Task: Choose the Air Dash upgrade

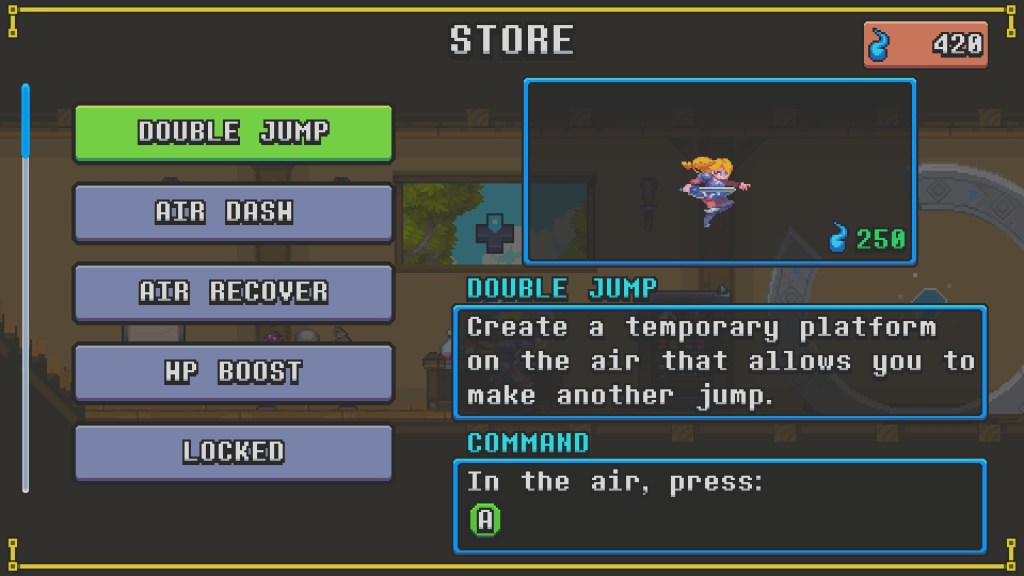Action: point(233,212)
